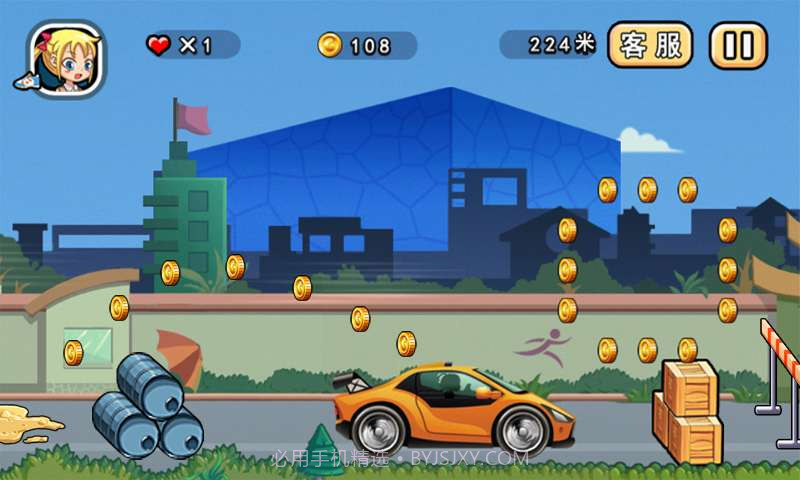The width and height of the screenshot is (800, 480).
Task: Pause the game with the pause button
Action: click(x=738, y=46)
